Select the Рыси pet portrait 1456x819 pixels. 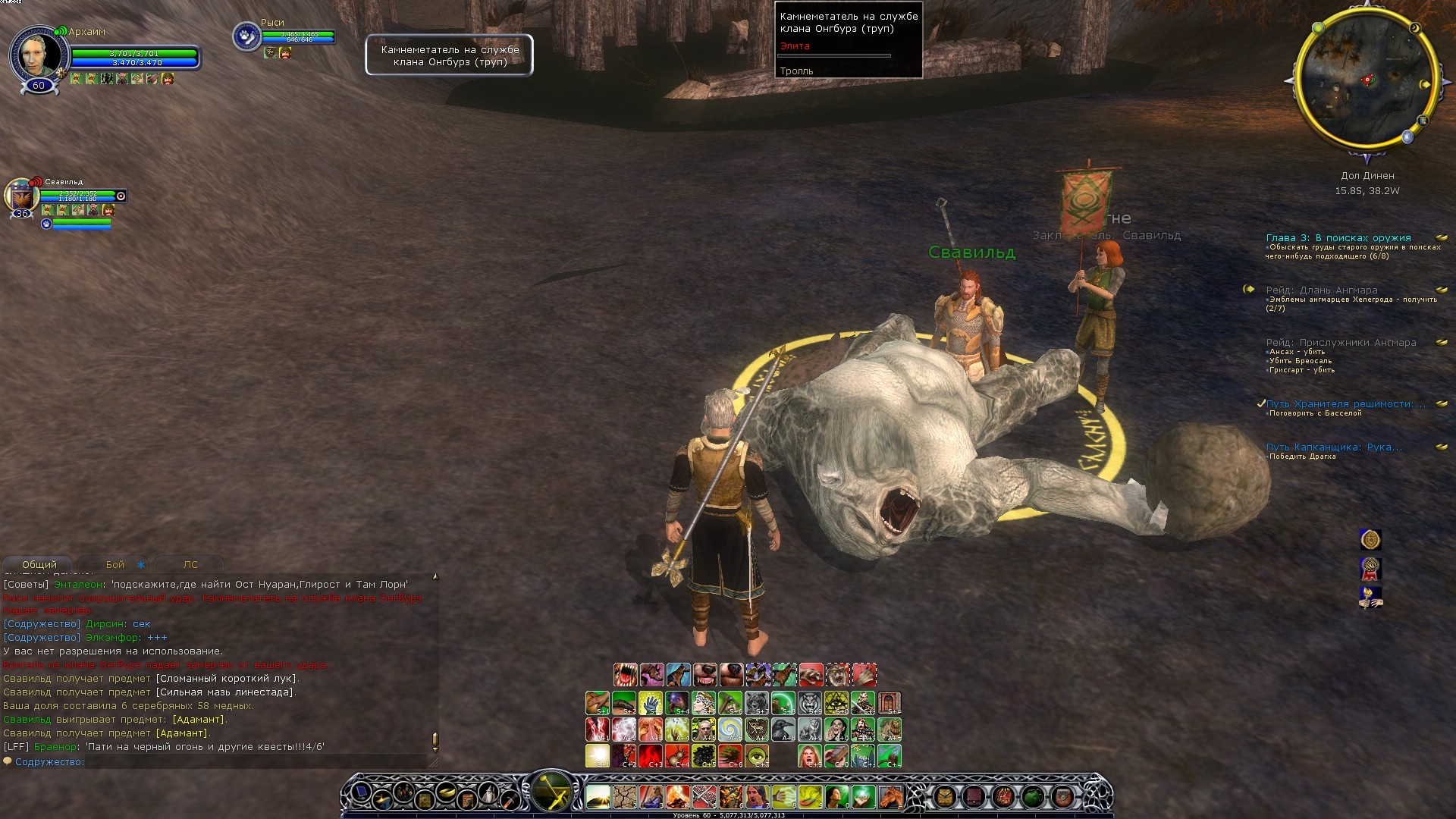point(246,36)
